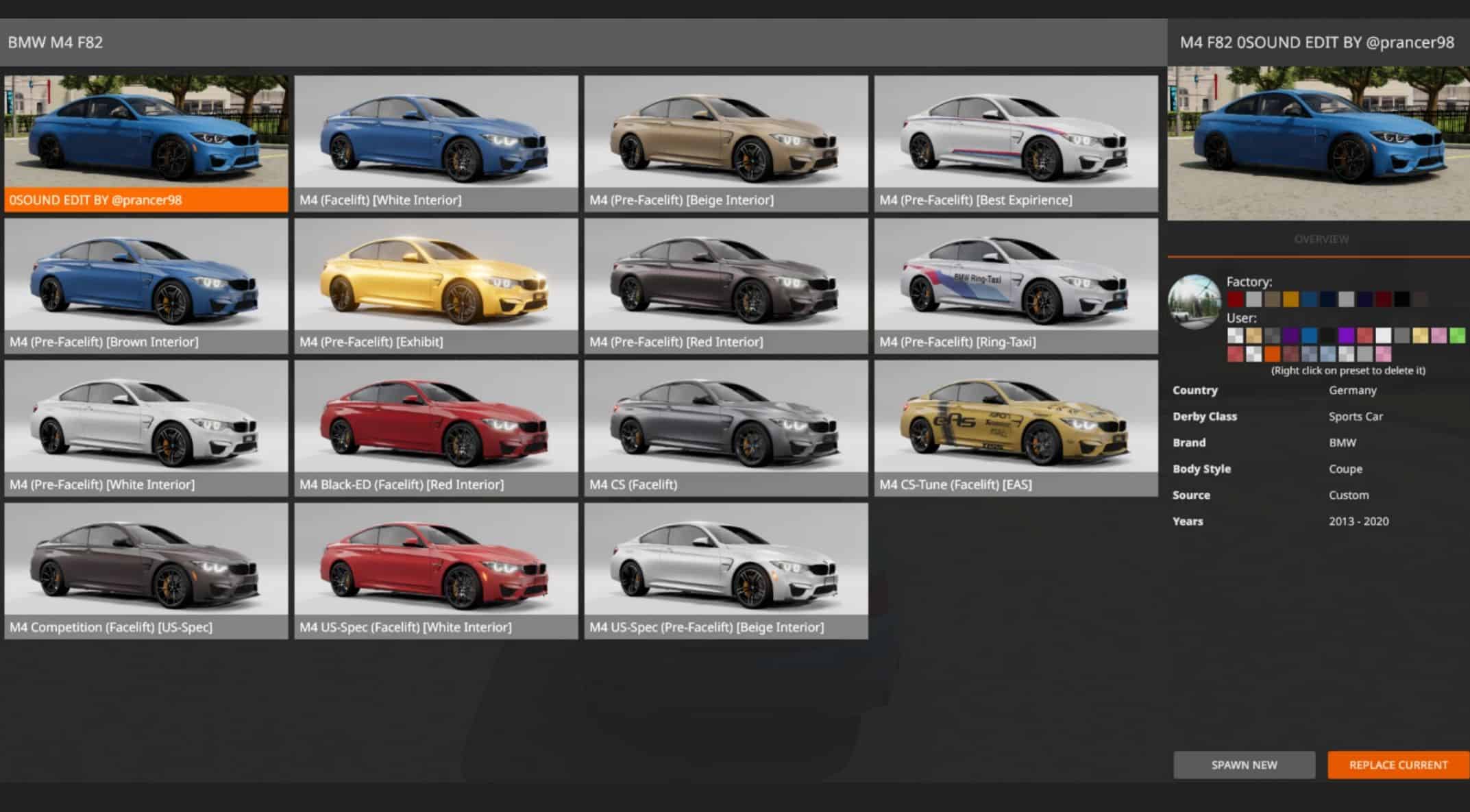Pick M4 Competition (Facelift) [US-Spec] config

pos(146,570)
